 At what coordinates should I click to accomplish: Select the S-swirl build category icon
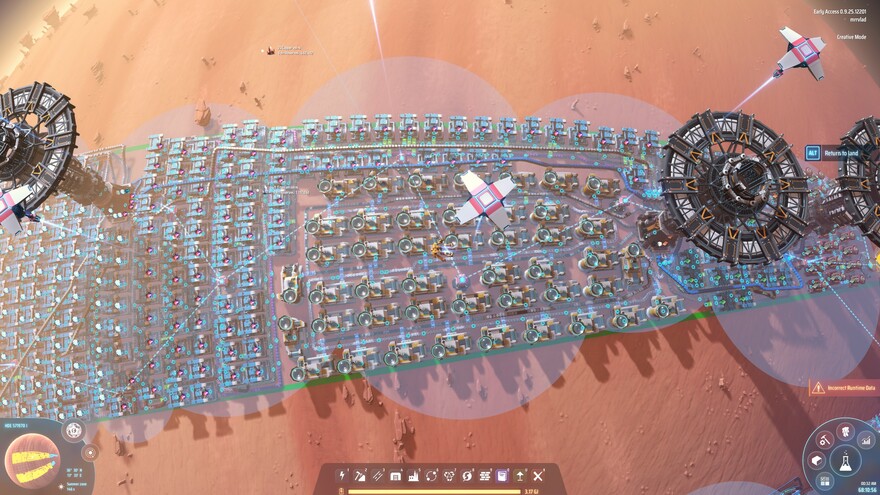click(x=468, y=476)
